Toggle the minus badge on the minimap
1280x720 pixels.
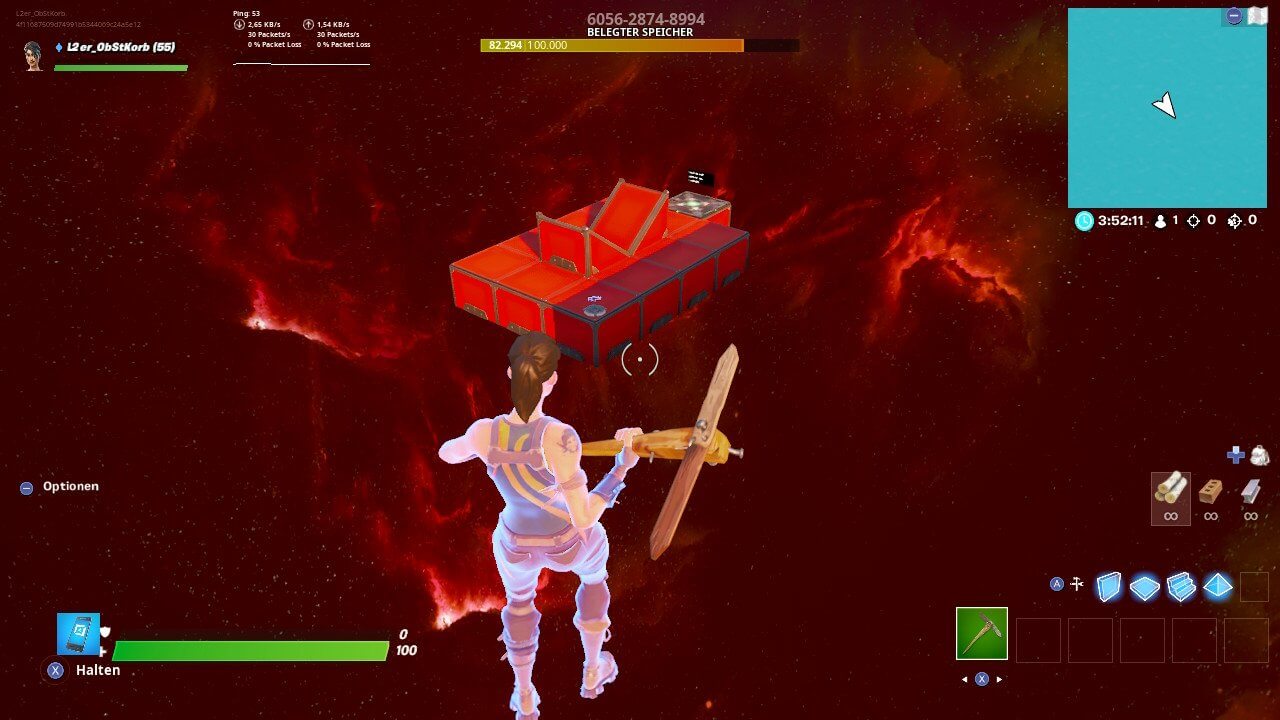click(1234, 16)
